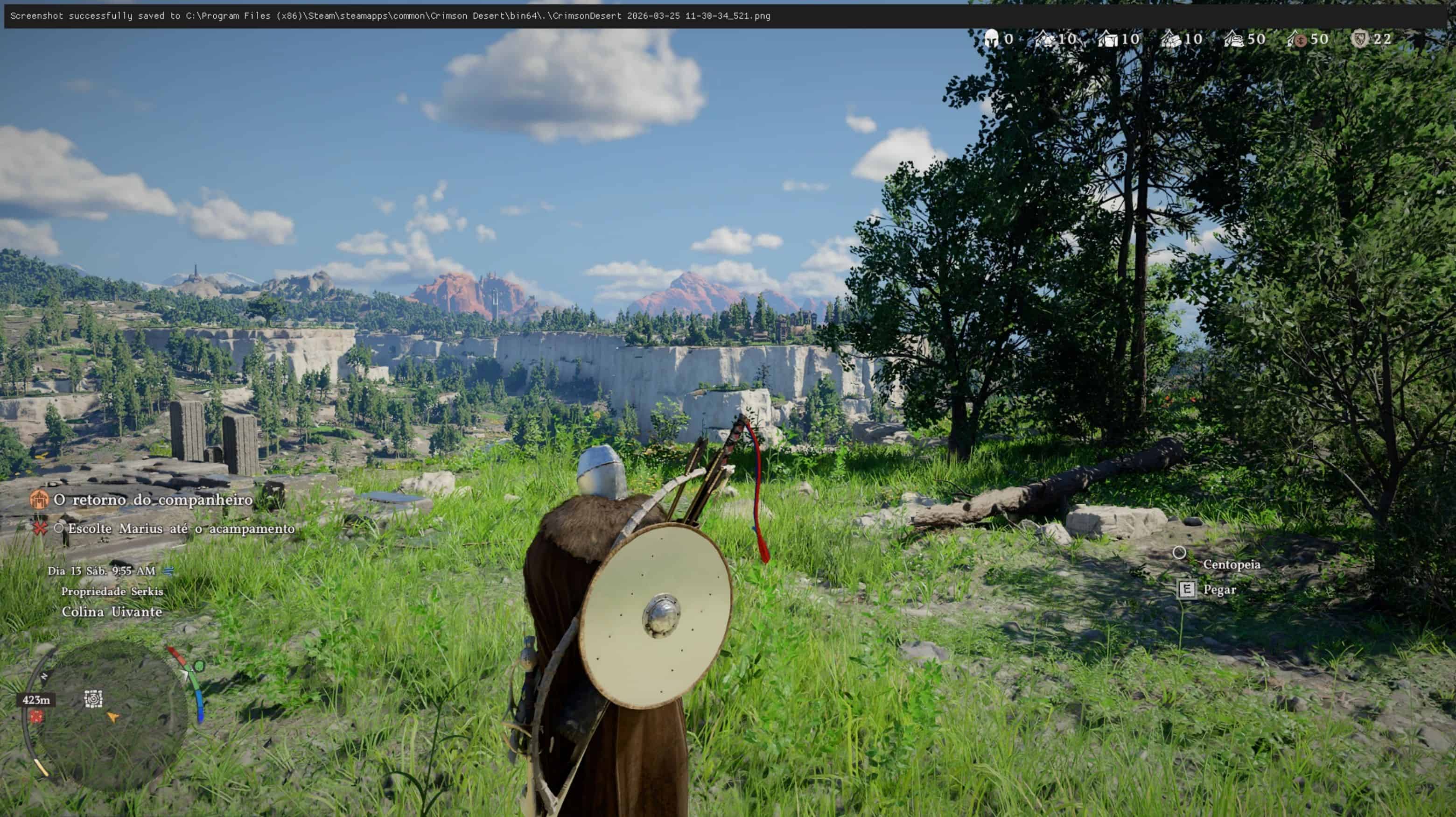Select the red quest marker on the minimap
The width and height of the screenshot is (1456, 817).
(37, 717)
